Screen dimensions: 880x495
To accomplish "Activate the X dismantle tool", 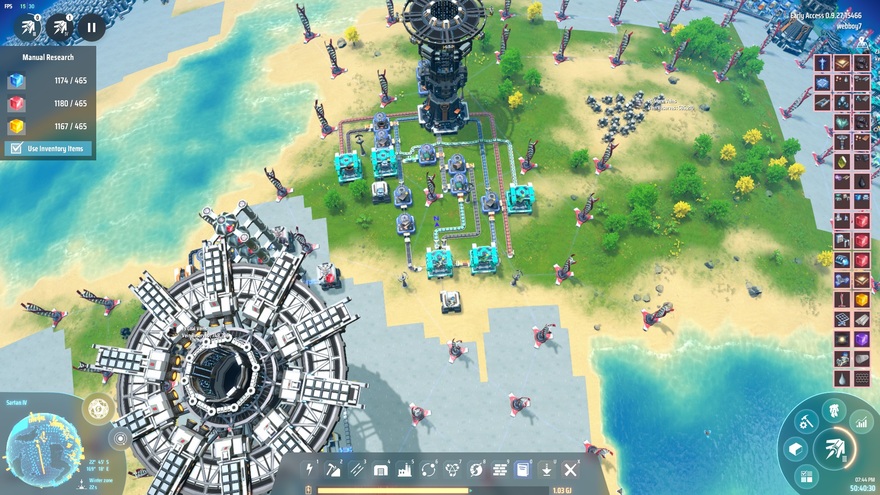I will pos(571,469).
